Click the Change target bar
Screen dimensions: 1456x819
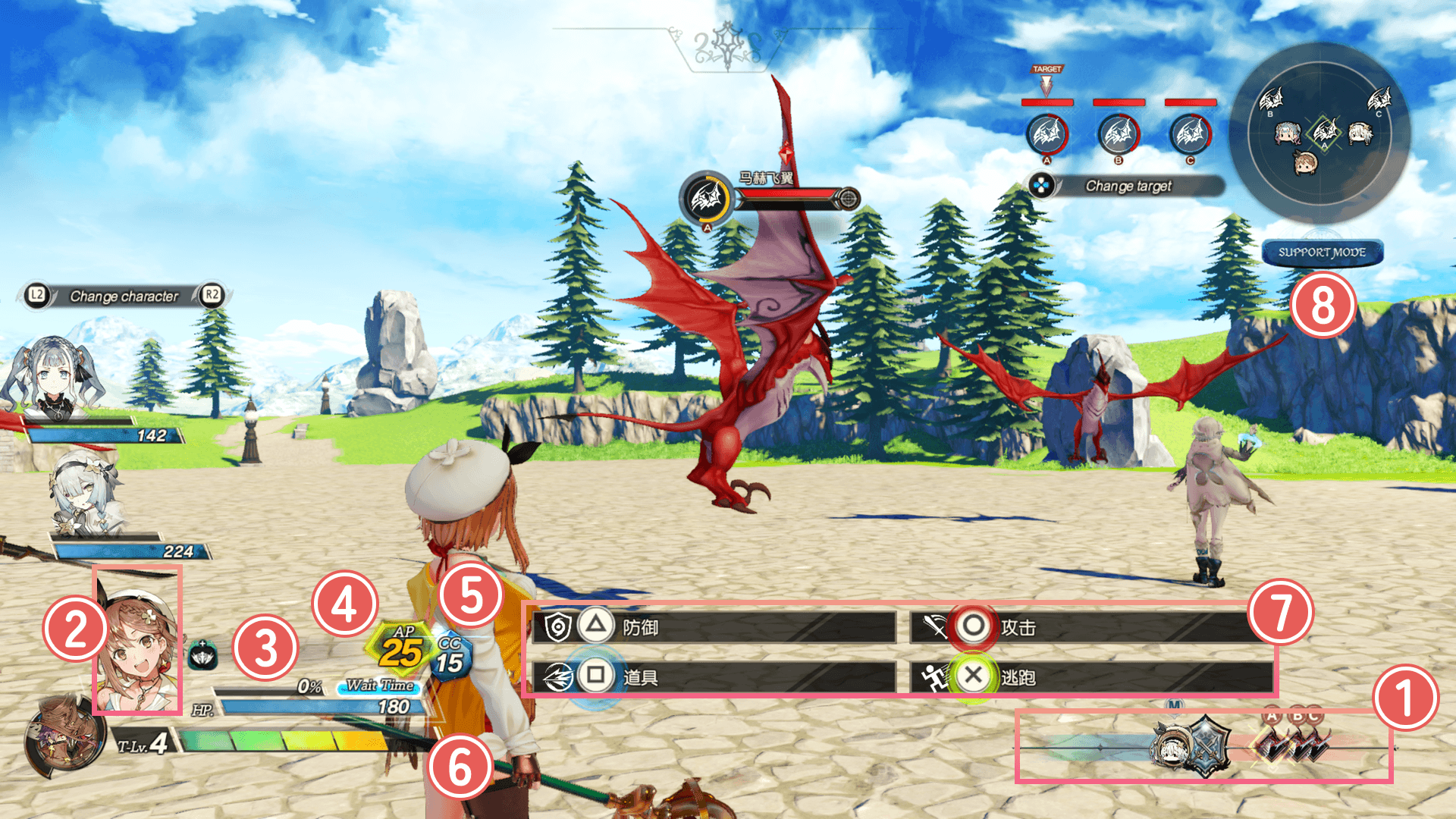click(1128, 186)
